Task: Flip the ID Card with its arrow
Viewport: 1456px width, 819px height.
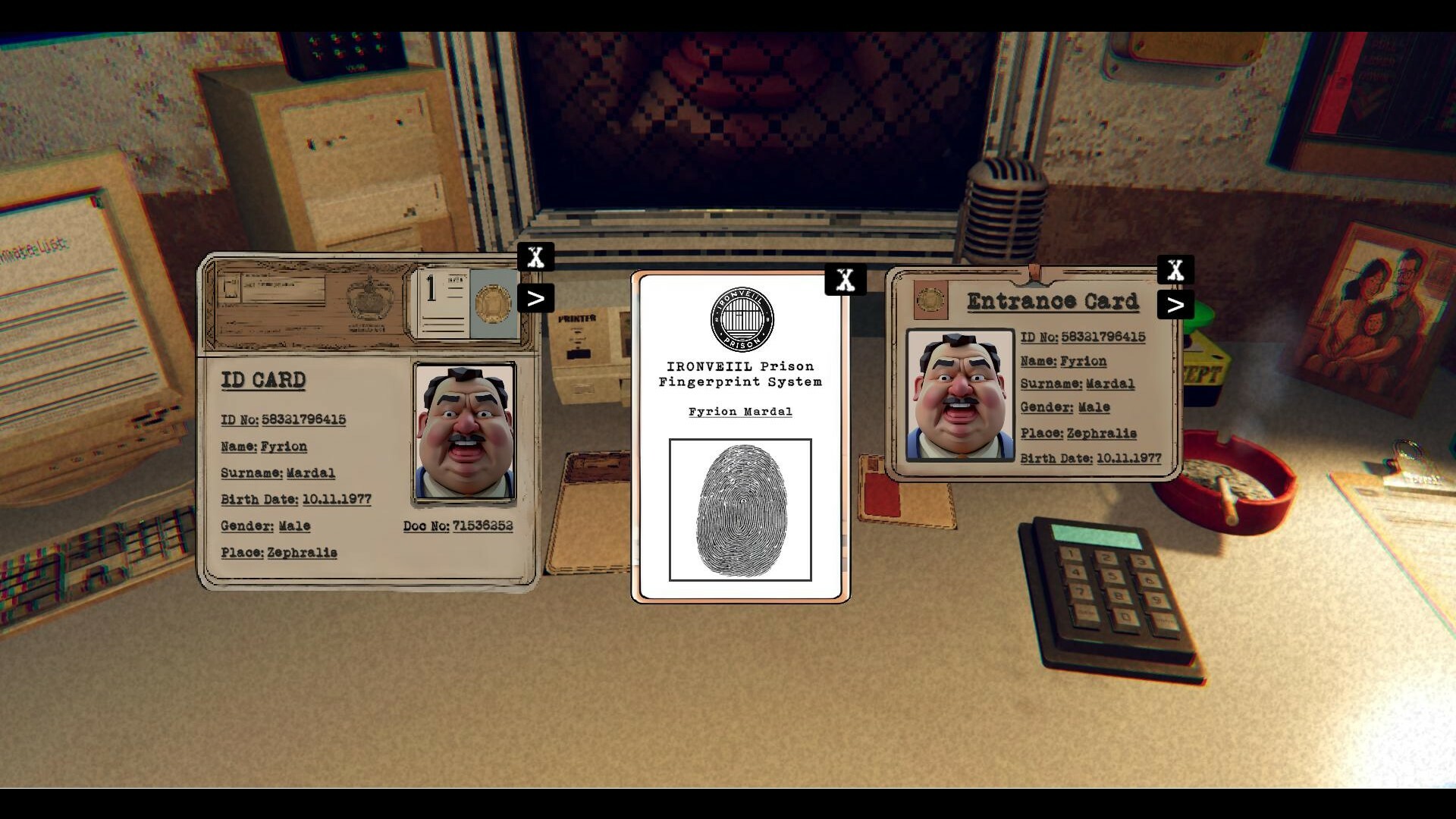Action: coord(537,298)
